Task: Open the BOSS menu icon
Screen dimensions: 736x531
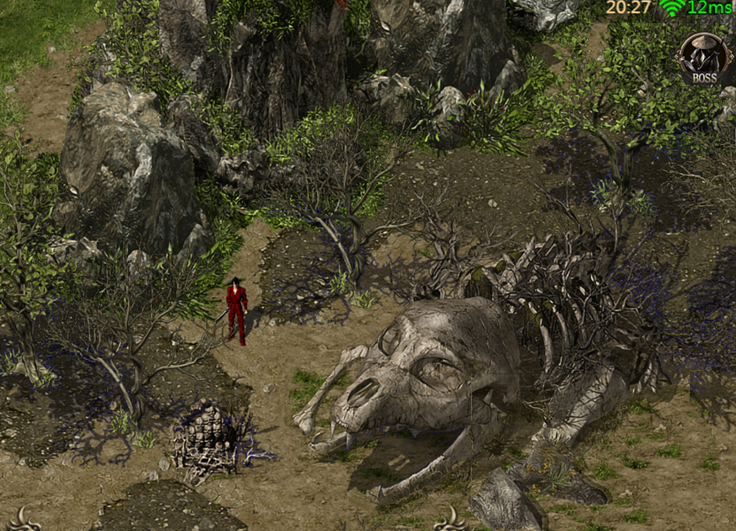Action: [704, 57]
